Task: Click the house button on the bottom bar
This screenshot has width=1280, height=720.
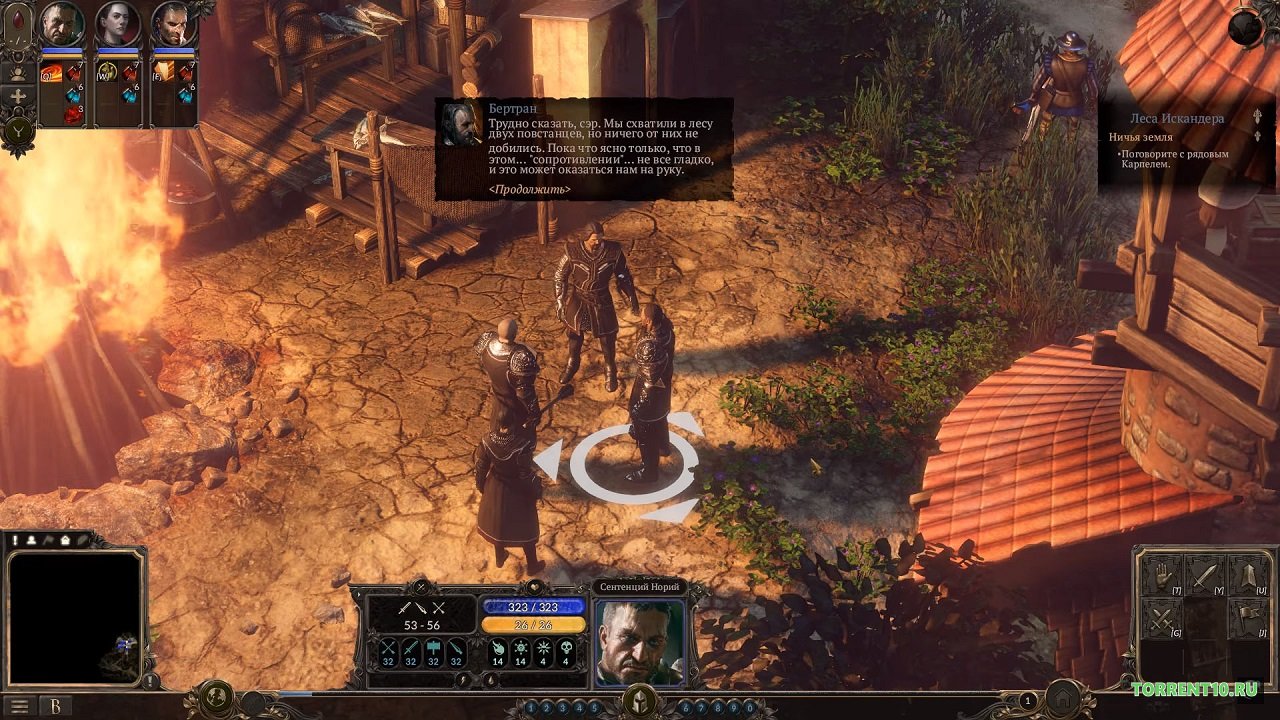Action: (1065, 697)
